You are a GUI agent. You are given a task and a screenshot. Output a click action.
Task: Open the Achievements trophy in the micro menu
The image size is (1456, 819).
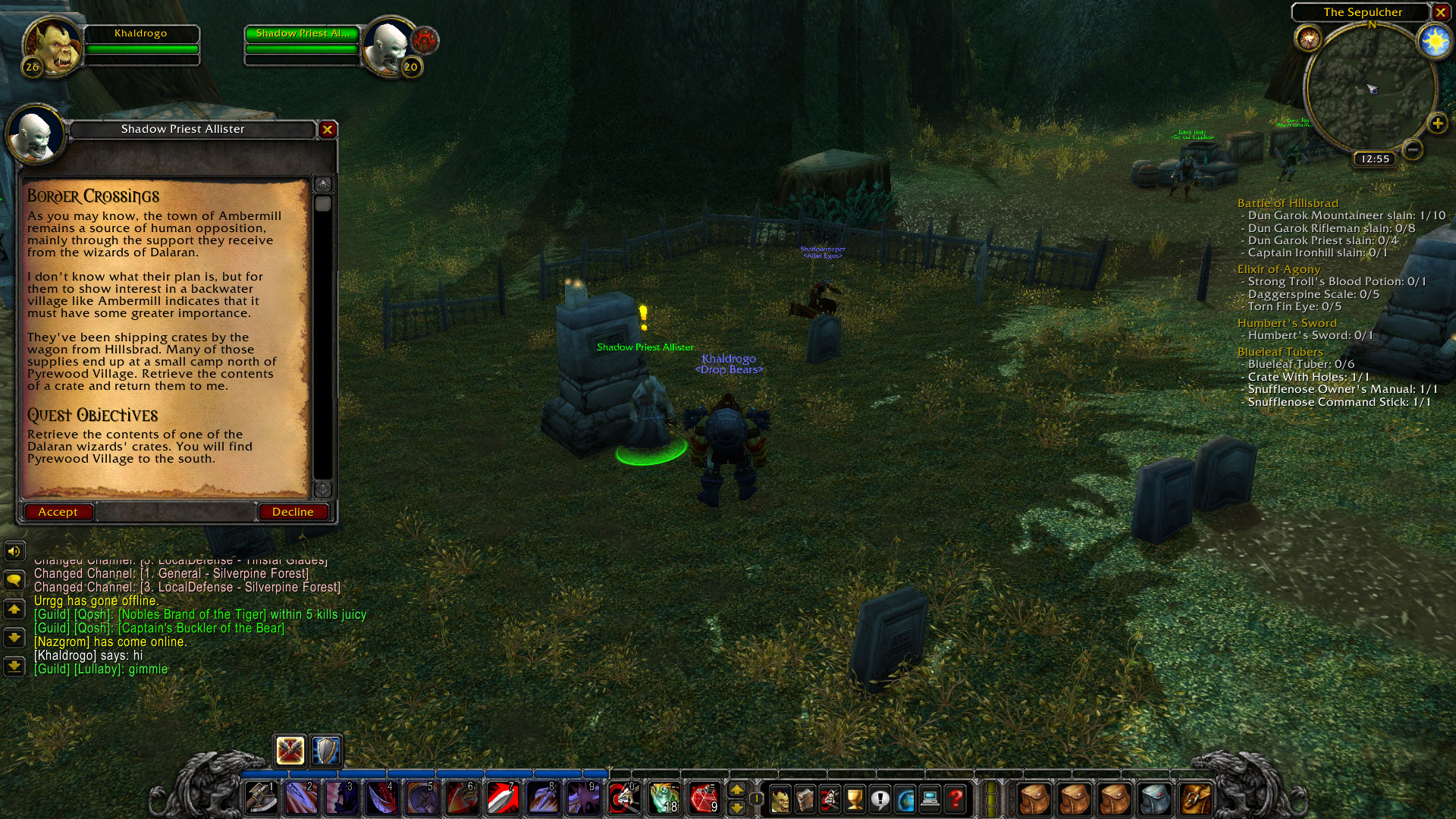click(854, 796)
